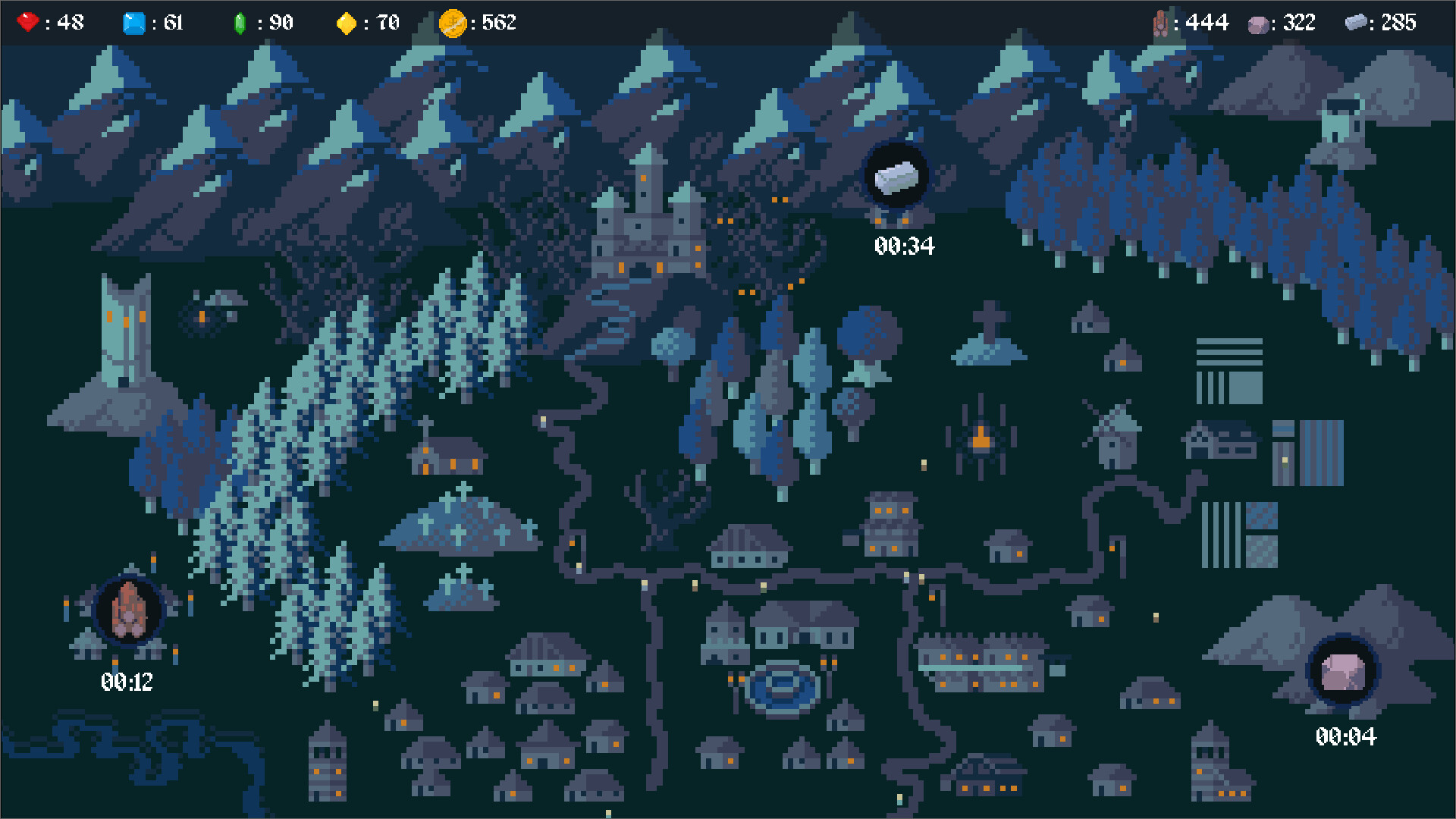Select the gold coin currency icon
Viewport: 1456px width, 819px height.
click(x=453, y=22)
